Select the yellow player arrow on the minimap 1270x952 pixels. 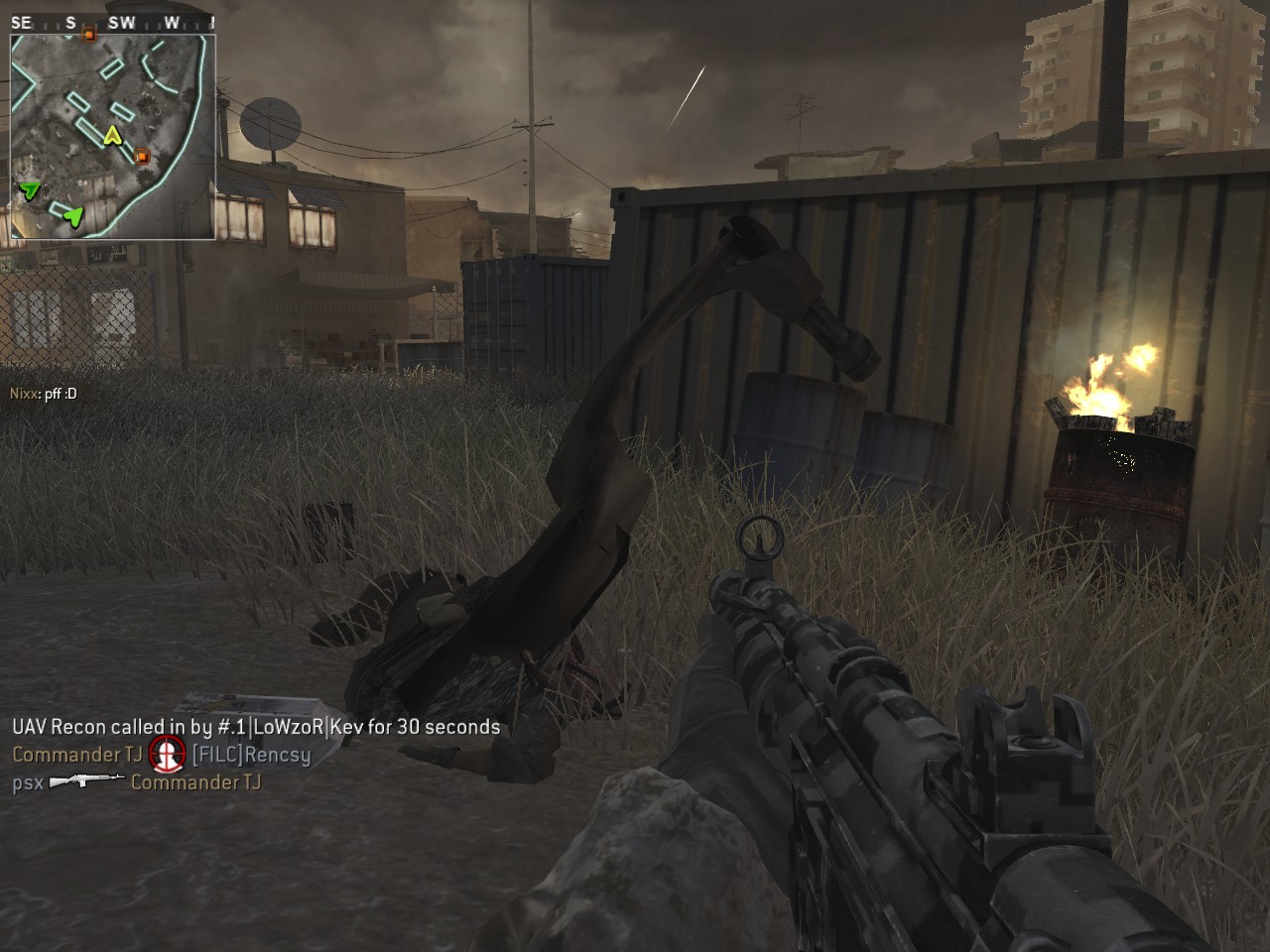click(x=113, y=135)
